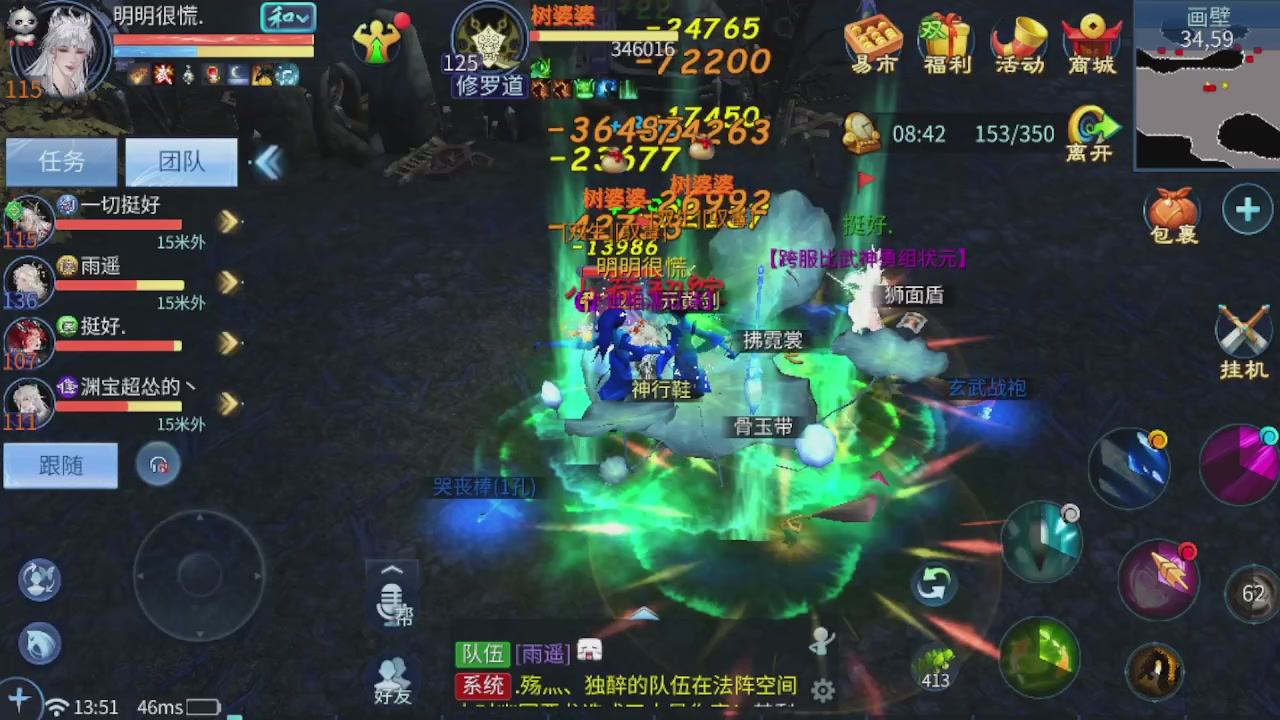Viewport: 1280px width, 720px height.
Task: Switch to the 任务 tab
Action: 59,161
